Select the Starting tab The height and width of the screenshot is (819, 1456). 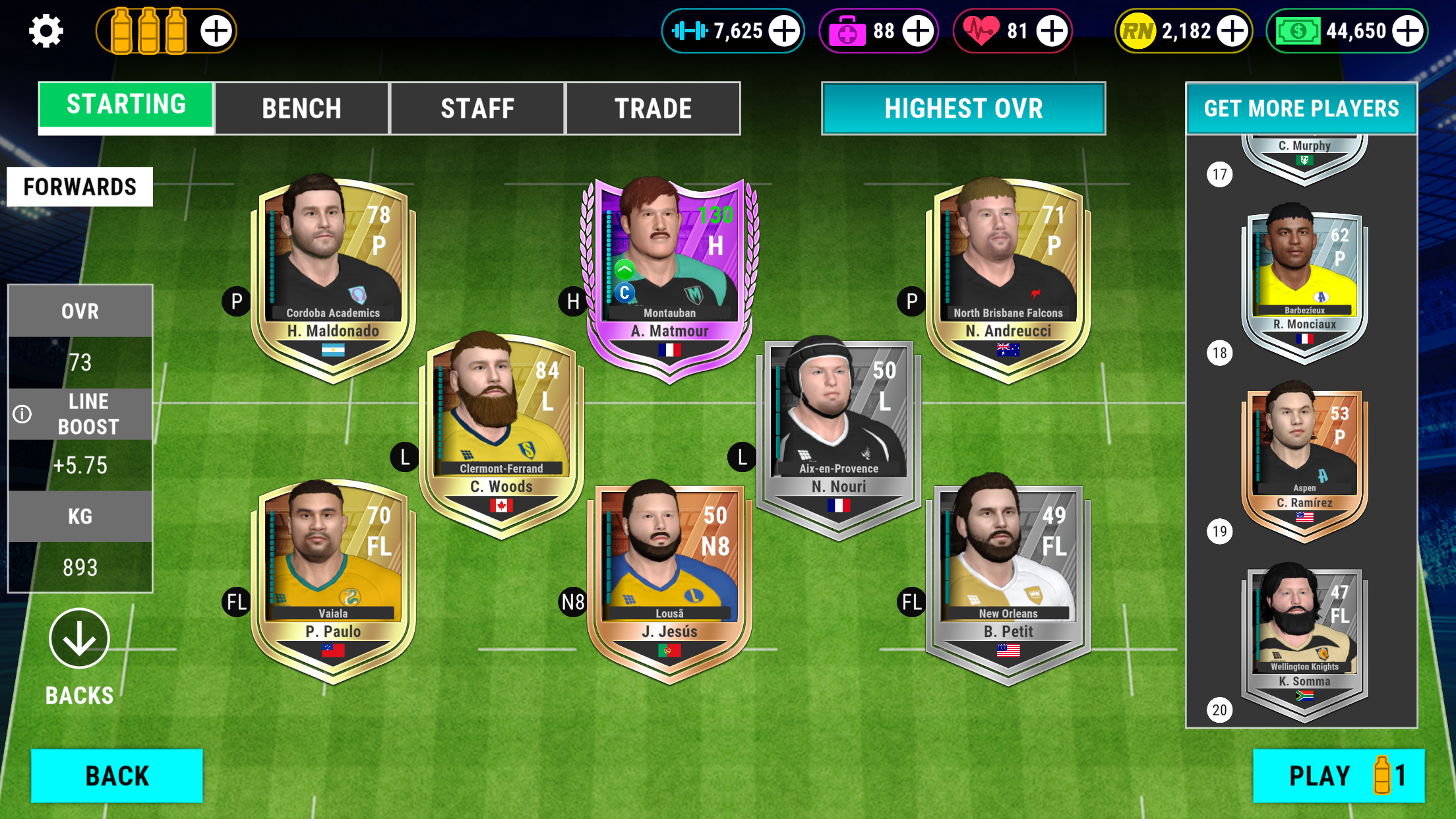[126, 106]
